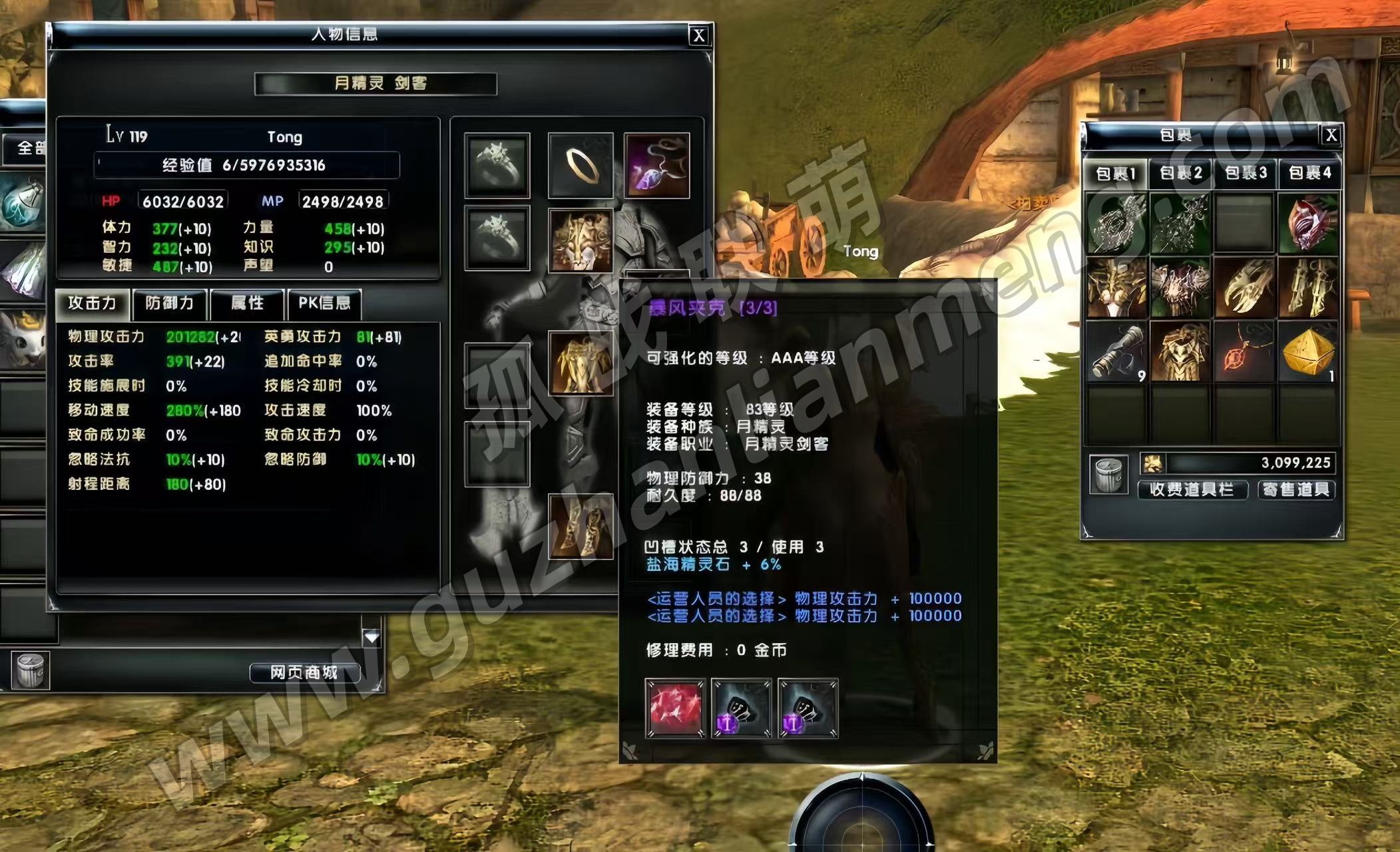Switch to the 防御力 tab
This screenshot has width=1400, height=852.
tap(170, 304)
